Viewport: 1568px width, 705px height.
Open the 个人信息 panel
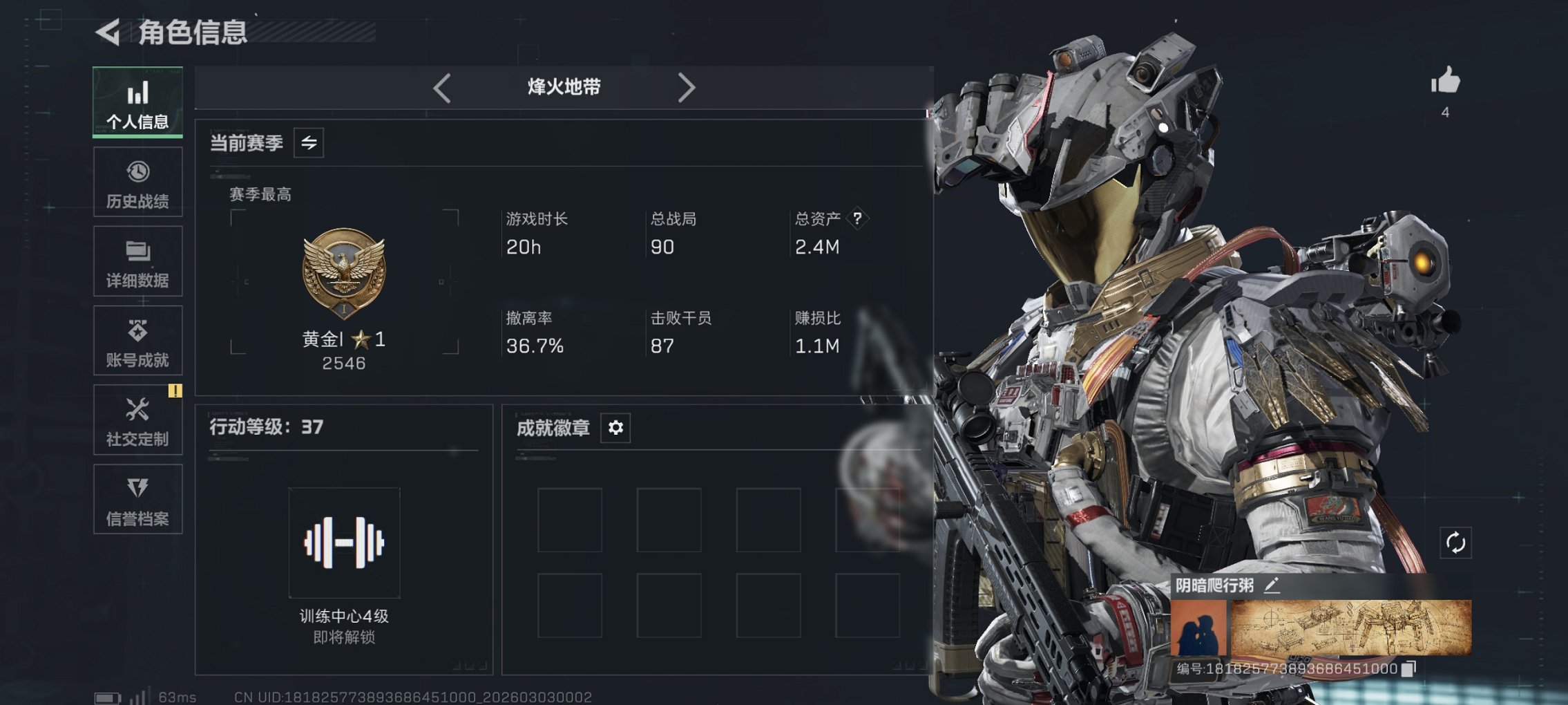(137, 102)
